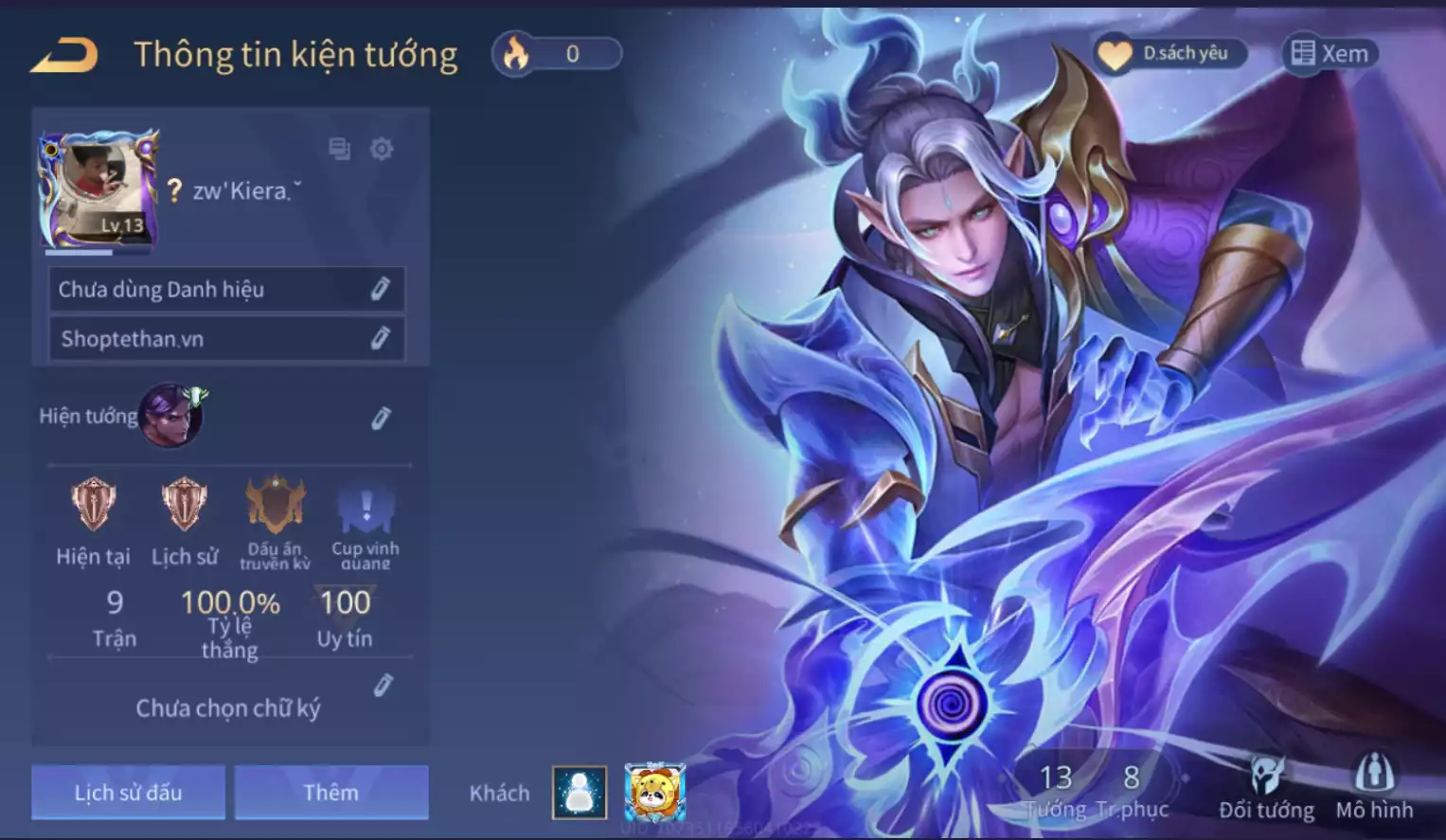Click the chat card icon beside gear
1446x840 pixels.
pyautogui.click(x=339, y=149)
